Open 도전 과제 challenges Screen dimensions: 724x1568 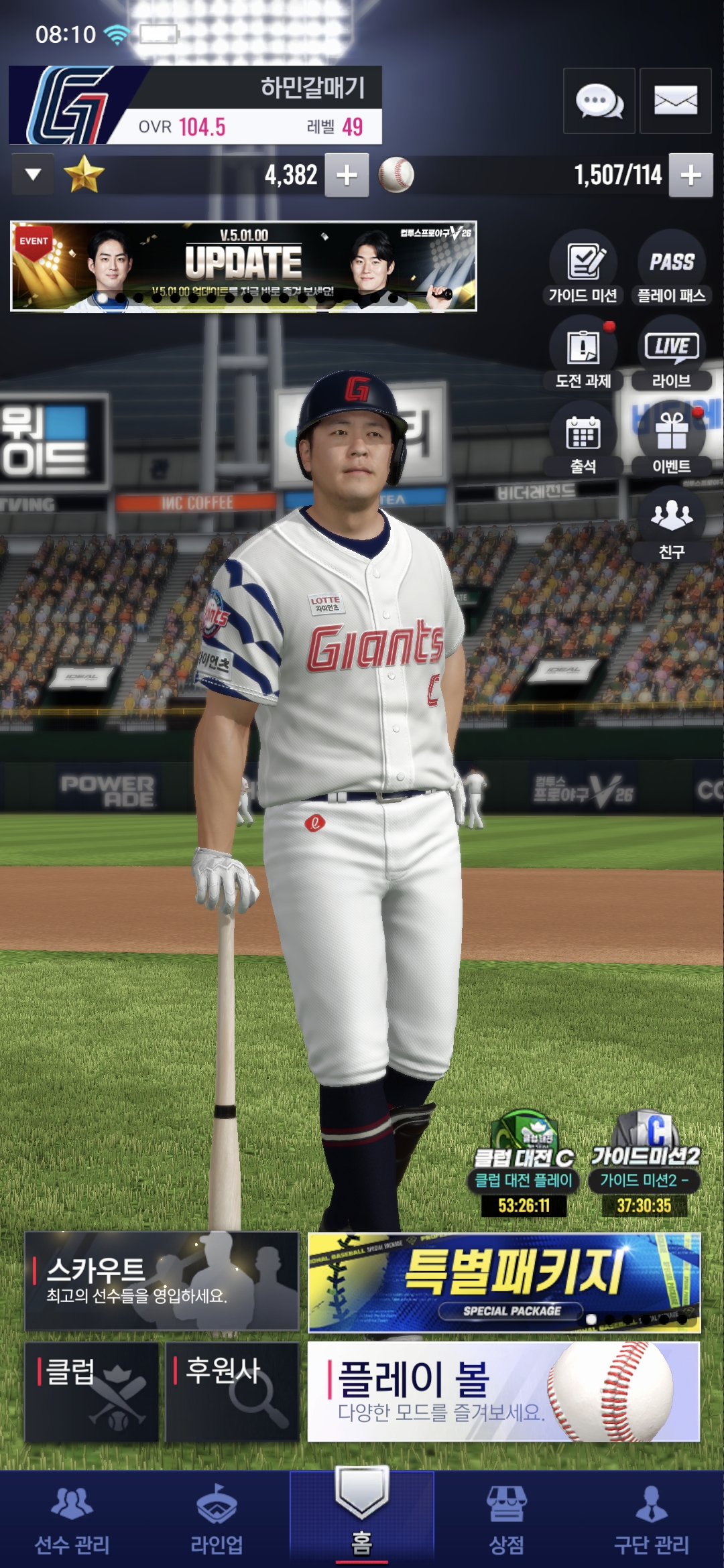(x=583, y=354)
